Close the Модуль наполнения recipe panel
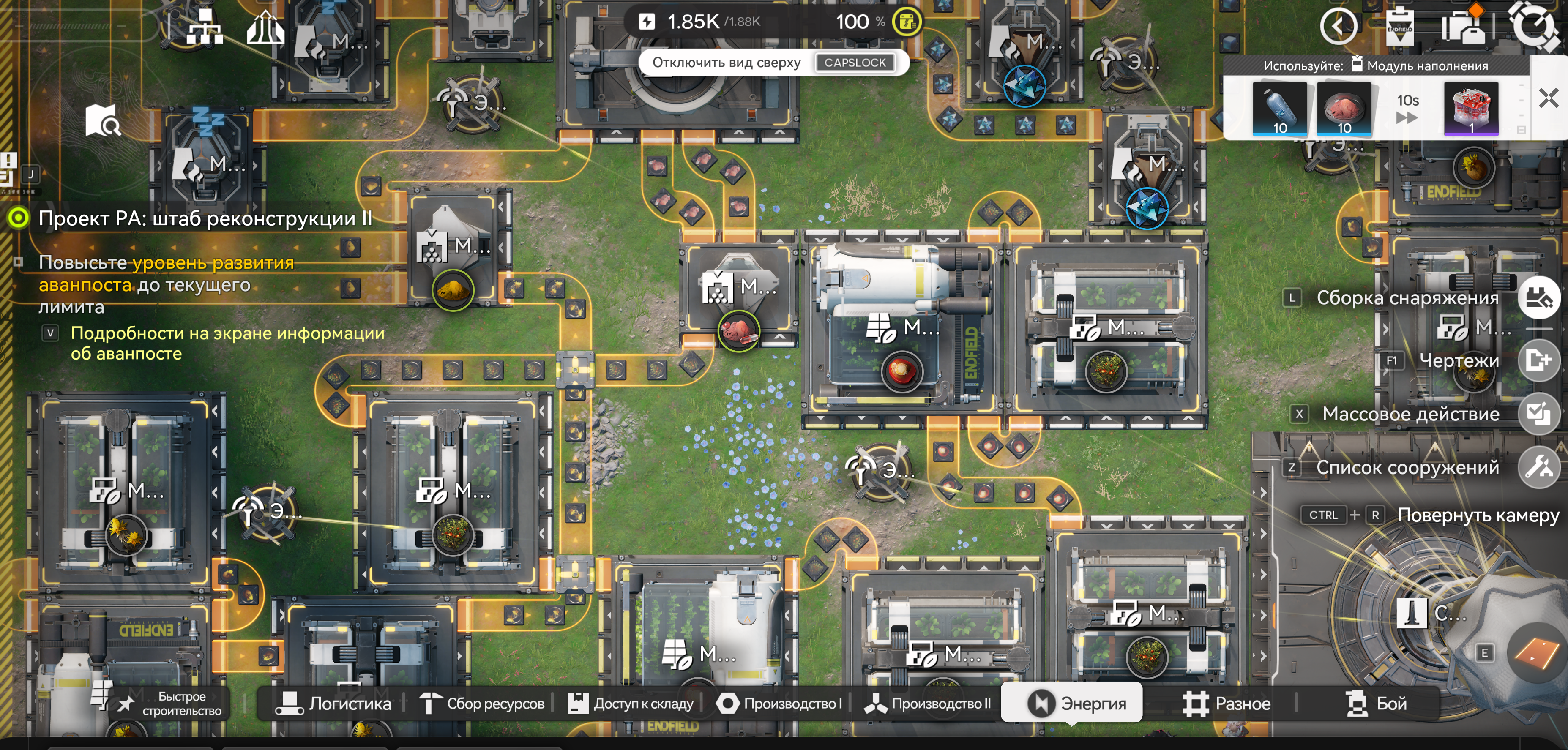1568x750 pixels. 1549,98
